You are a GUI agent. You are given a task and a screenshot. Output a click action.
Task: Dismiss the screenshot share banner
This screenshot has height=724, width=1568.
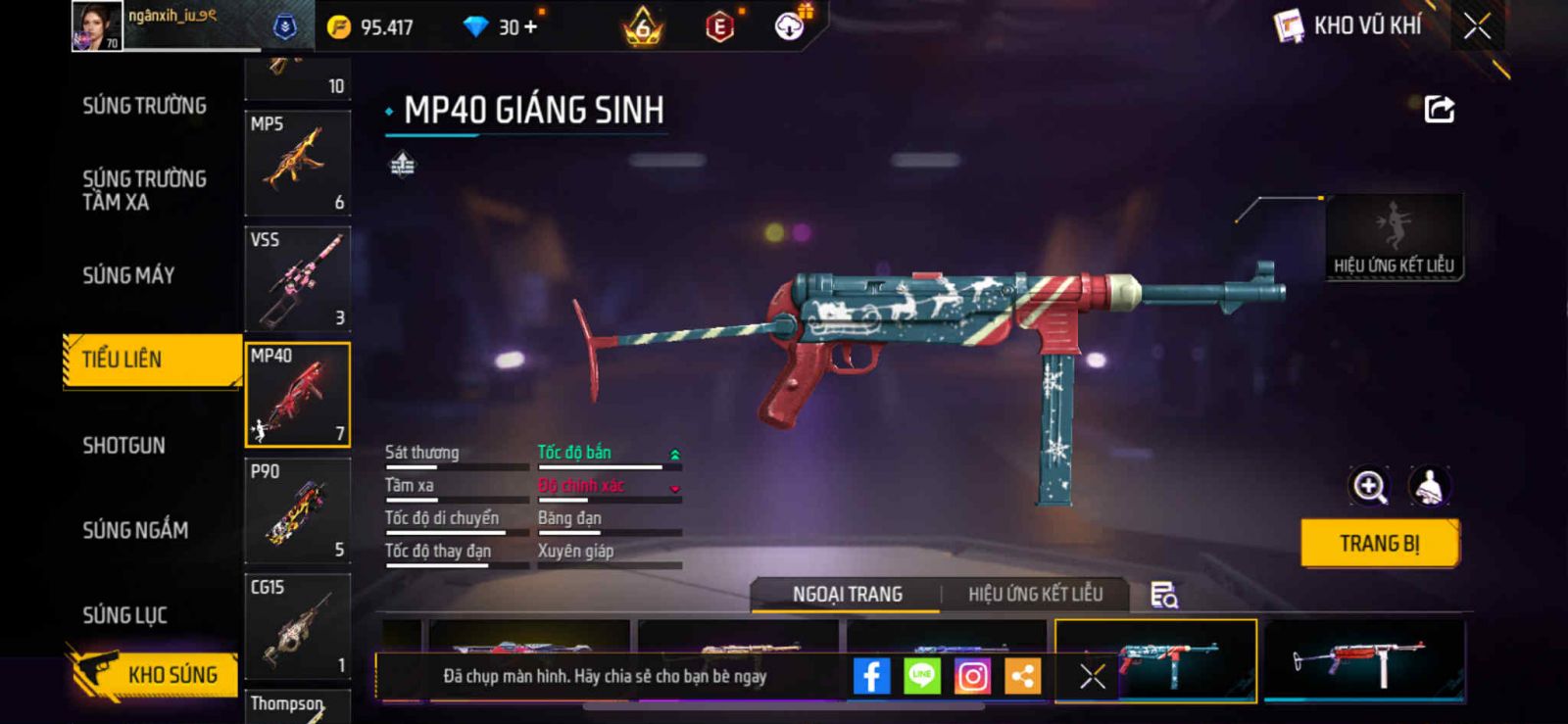[1093, 676]
